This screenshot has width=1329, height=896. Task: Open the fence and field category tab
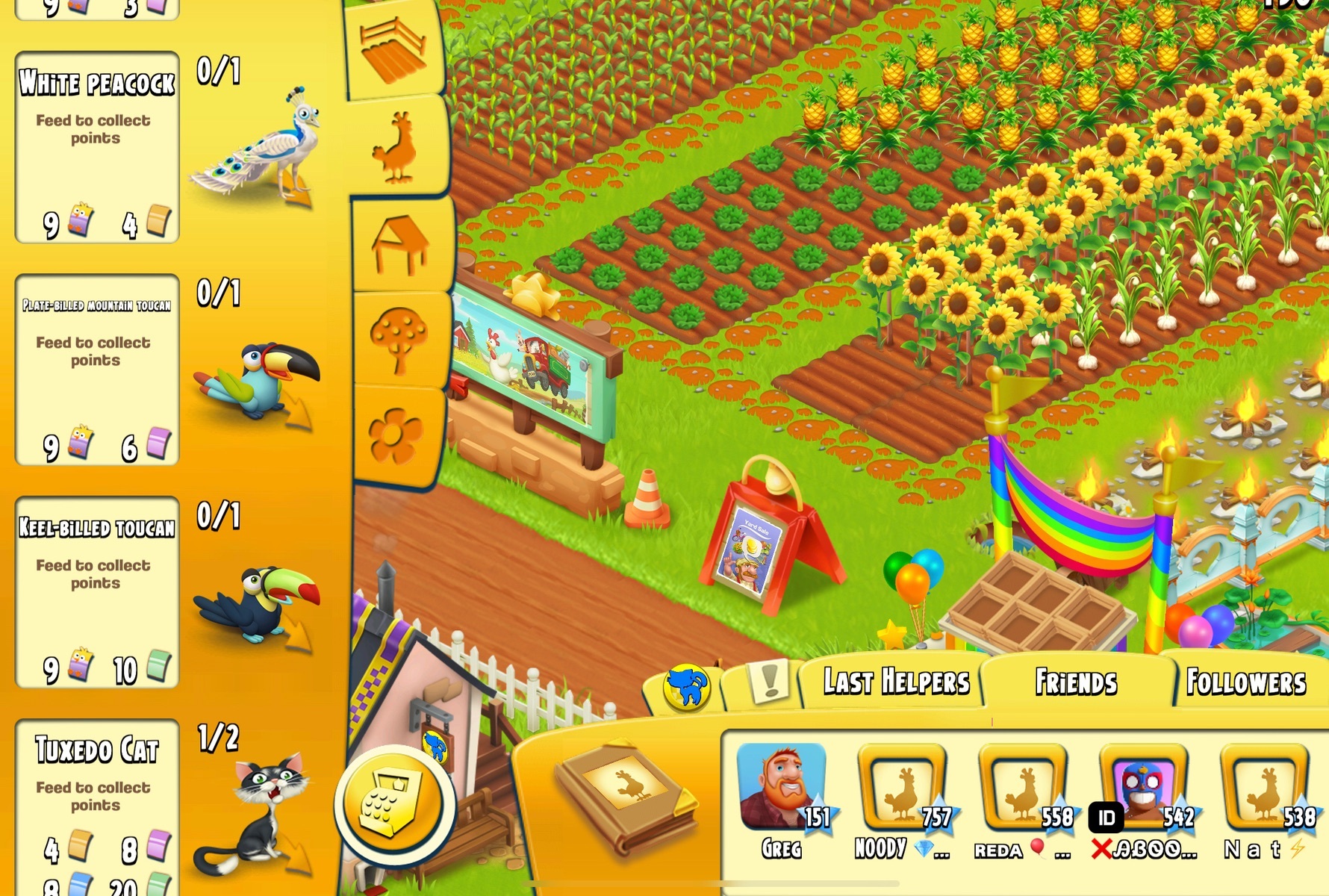point(393,51)
